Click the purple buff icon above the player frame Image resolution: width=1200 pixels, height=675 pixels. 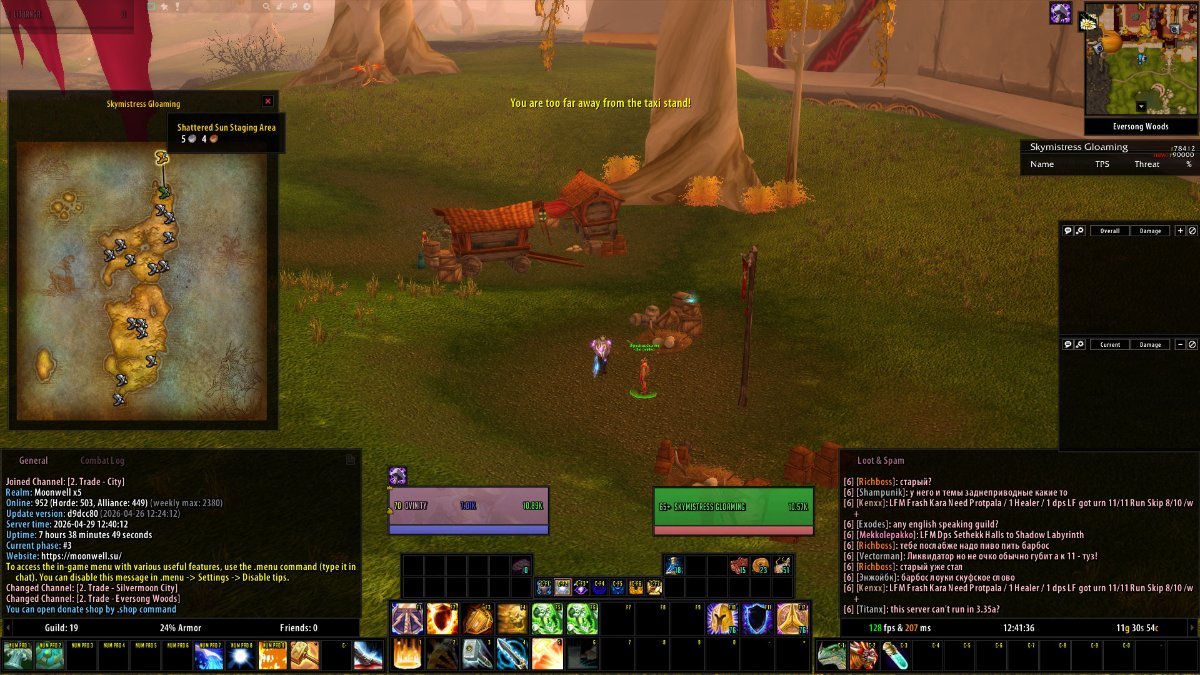398,477
